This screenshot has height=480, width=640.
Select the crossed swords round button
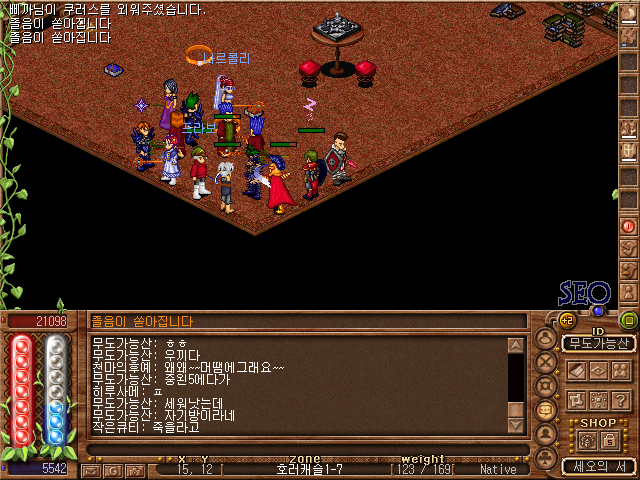click(x=546, y=362)
